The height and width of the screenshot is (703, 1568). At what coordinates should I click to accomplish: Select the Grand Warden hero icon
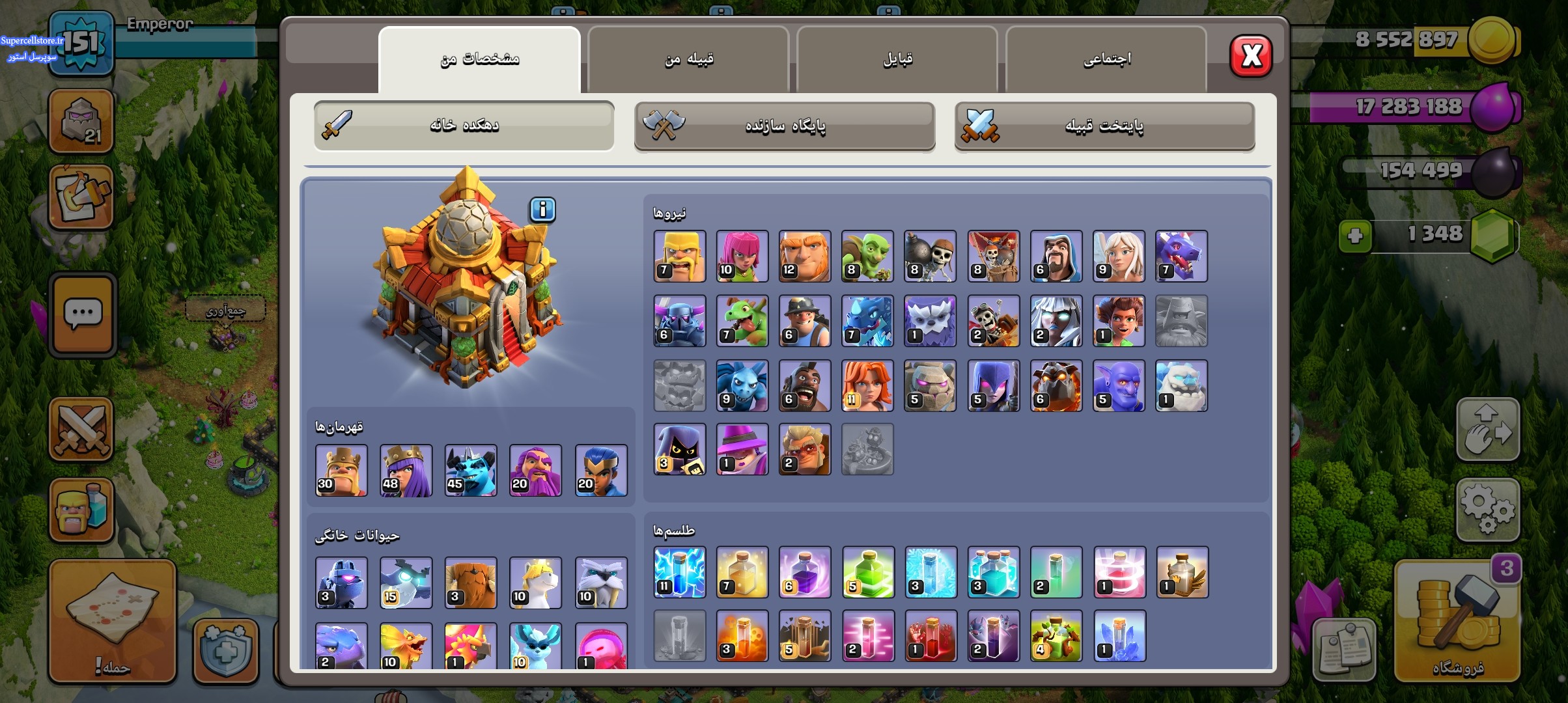pyautogui.click(x=535, y=471)
